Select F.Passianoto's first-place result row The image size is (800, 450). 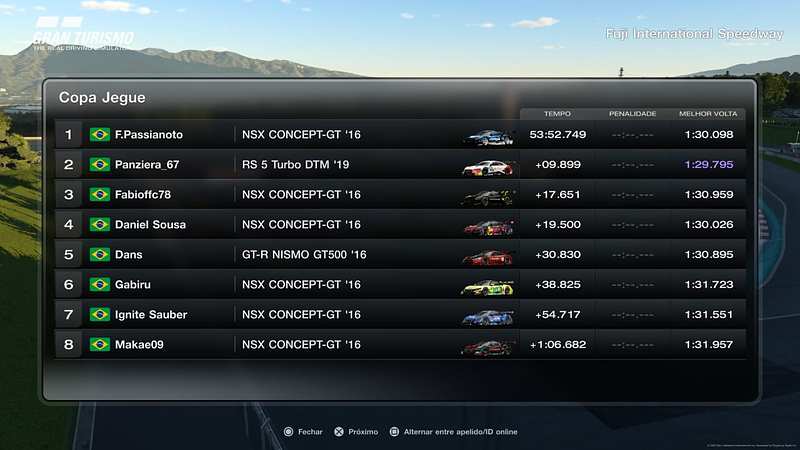[x=400, y=134]
